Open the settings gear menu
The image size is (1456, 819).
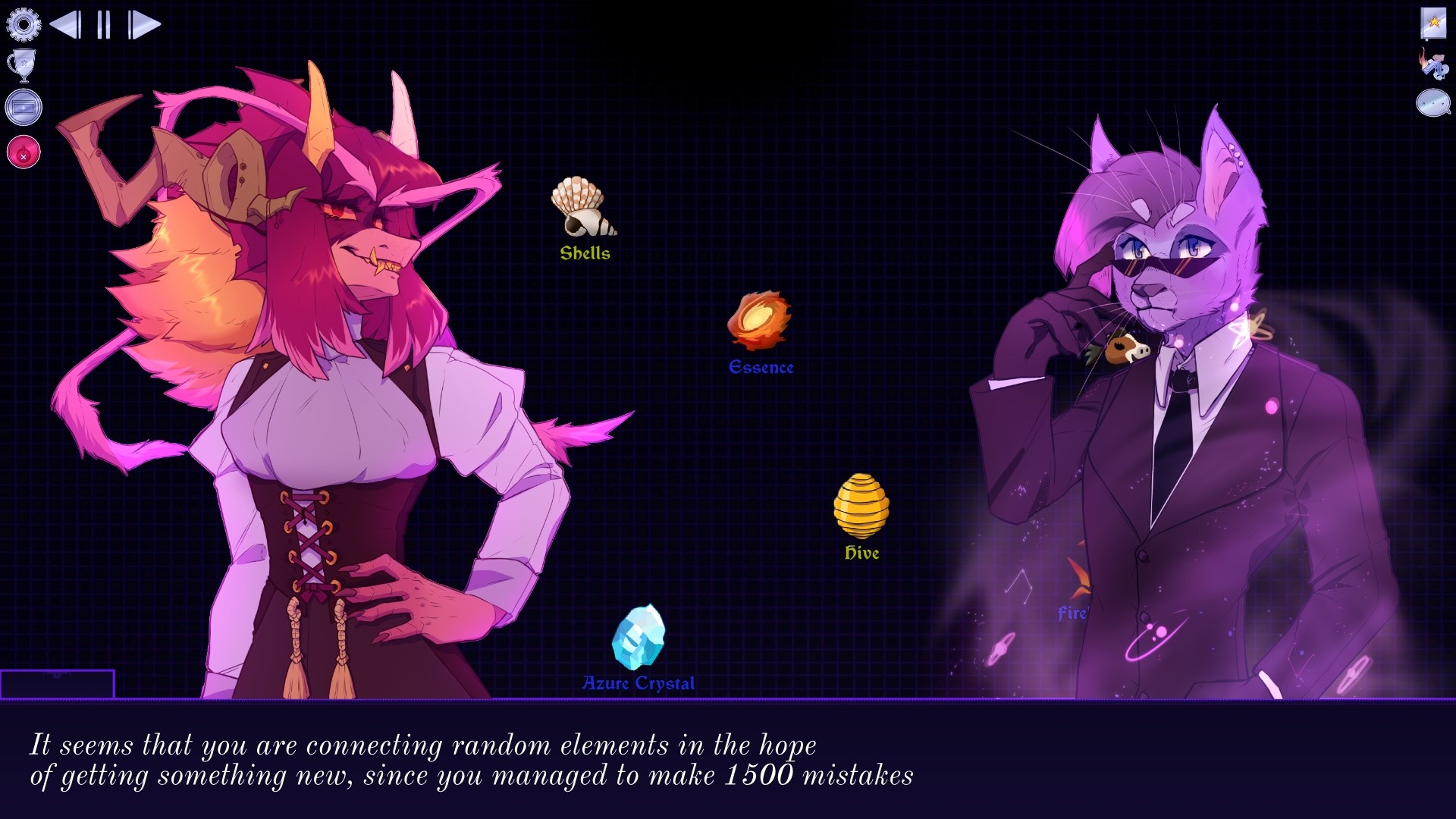click(25, 24)
